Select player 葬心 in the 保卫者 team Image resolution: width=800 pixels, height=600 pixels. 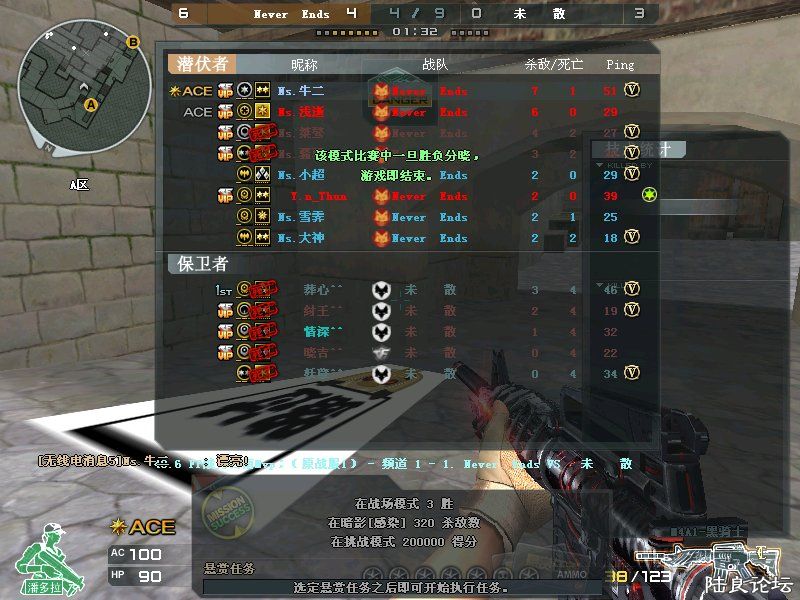tap(322, 290)
